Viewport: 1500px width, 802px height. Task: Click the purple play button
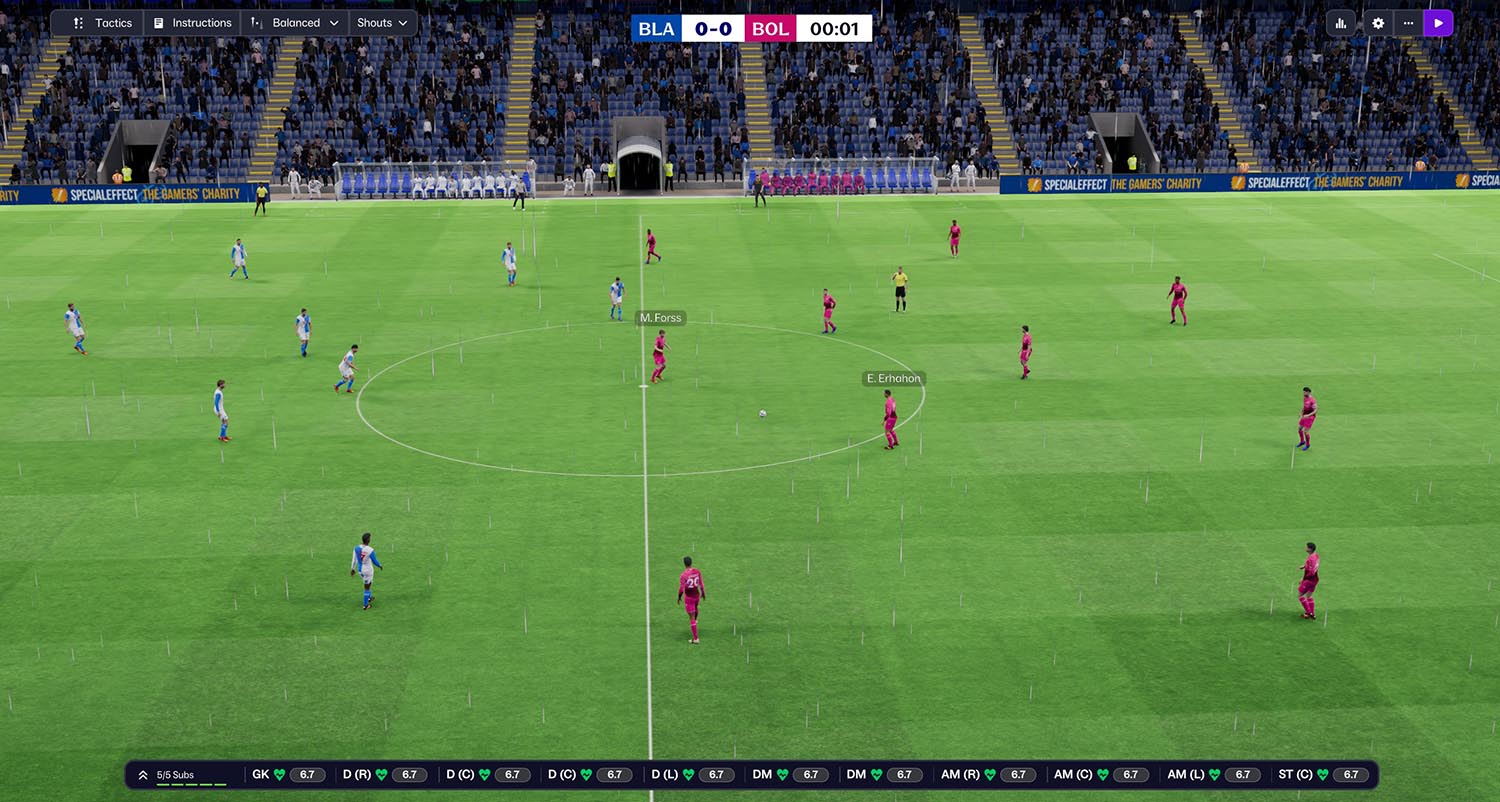[x=1438, y=23]
